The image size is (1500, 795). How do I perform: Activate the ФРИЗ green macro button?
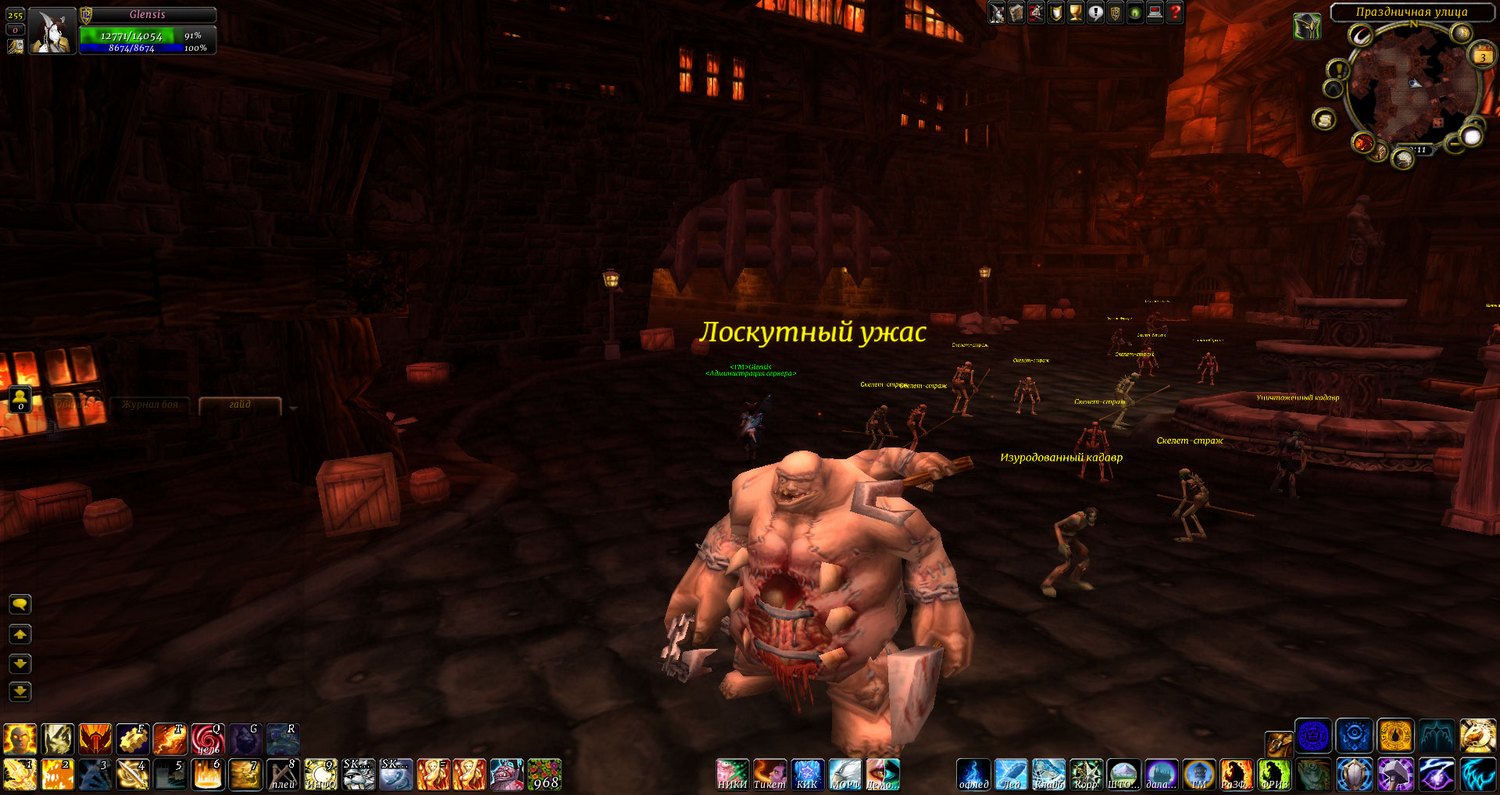pyautogui.click(x=1273, y=775)
